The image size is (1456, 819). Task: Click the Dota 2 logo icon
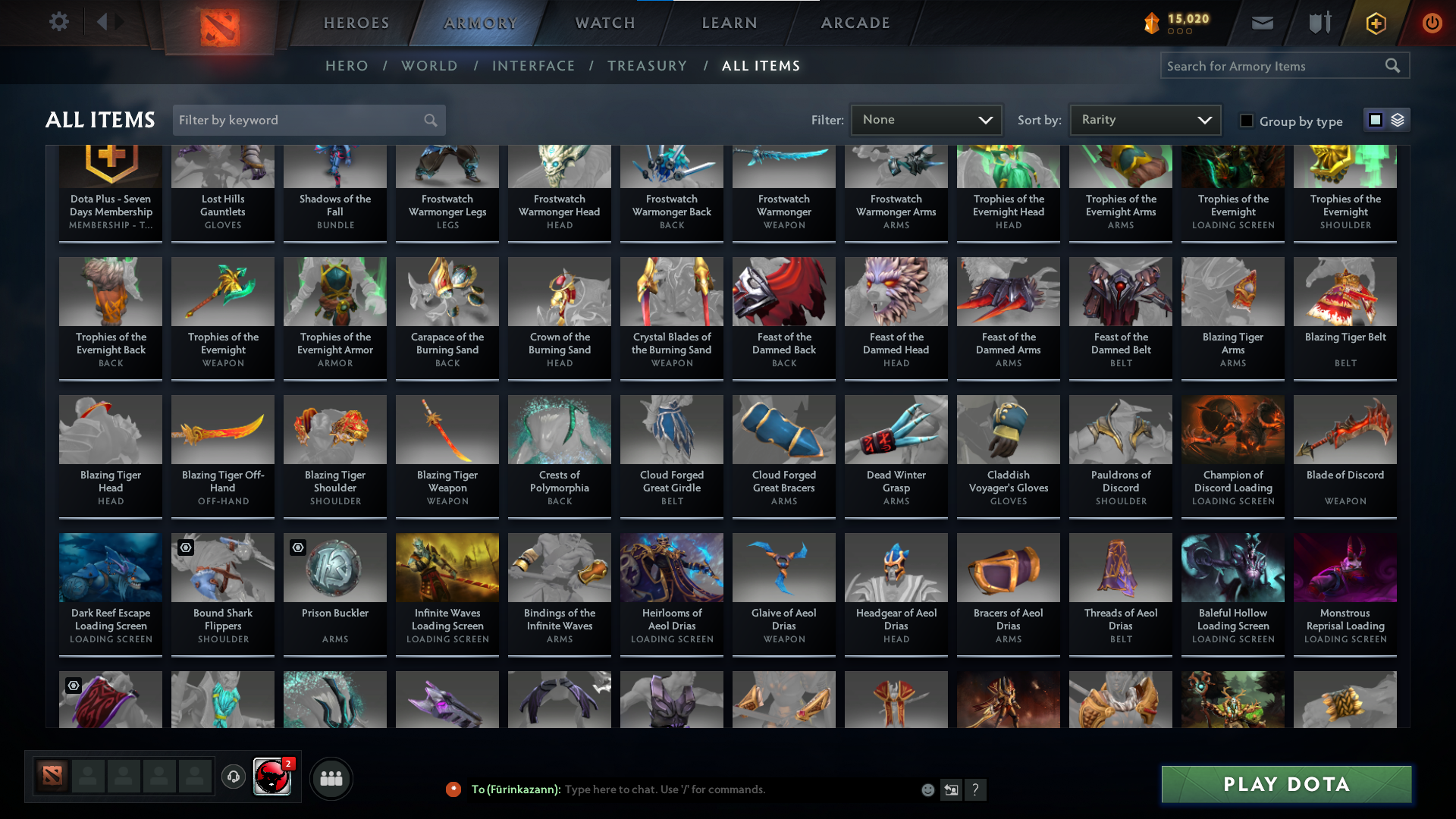click(x=218, y=22)
